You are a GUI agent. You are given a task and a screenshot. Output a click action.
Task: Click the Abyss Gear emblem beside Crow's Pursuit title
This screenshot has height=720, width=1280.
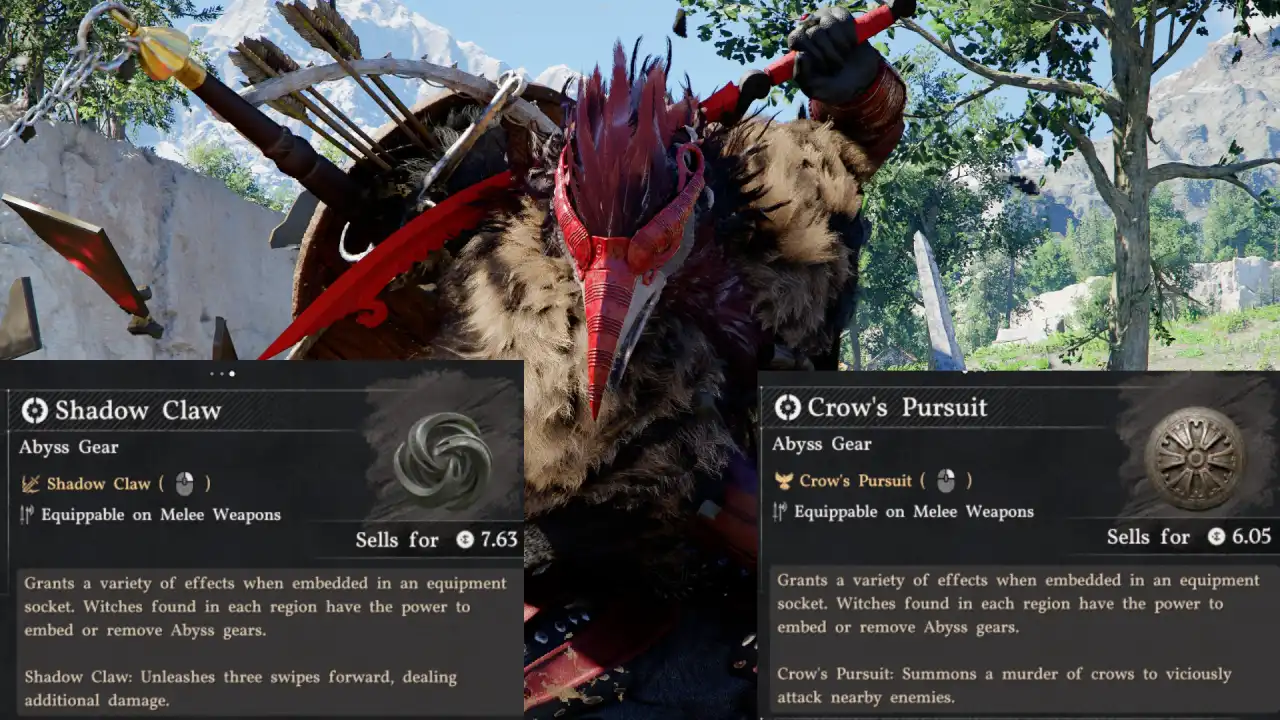click(786, 408)
